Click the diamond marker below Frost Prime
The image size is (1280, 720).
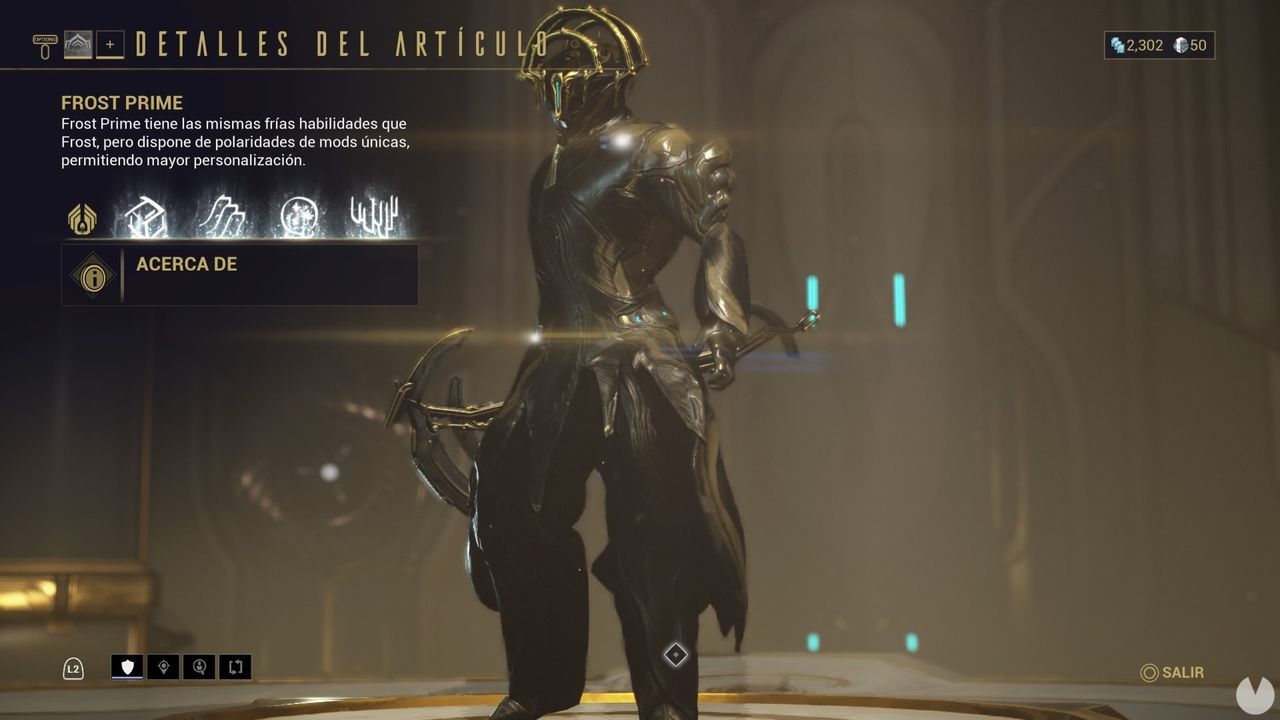pyautogui.click(x=675, y=655)
